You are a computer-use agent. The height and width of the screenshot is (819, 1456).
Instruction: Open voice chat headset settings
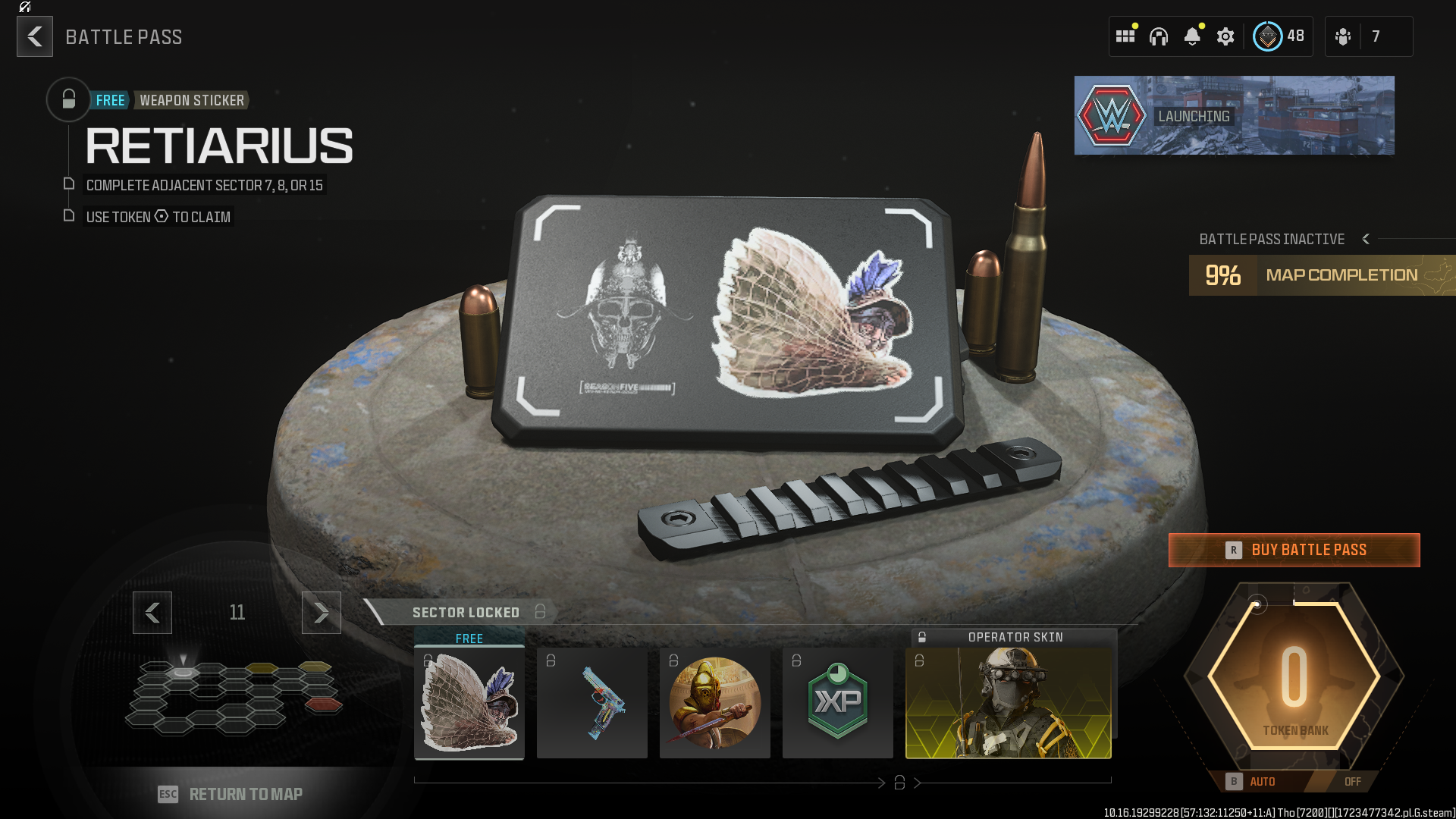click(x=1159, y=36)
